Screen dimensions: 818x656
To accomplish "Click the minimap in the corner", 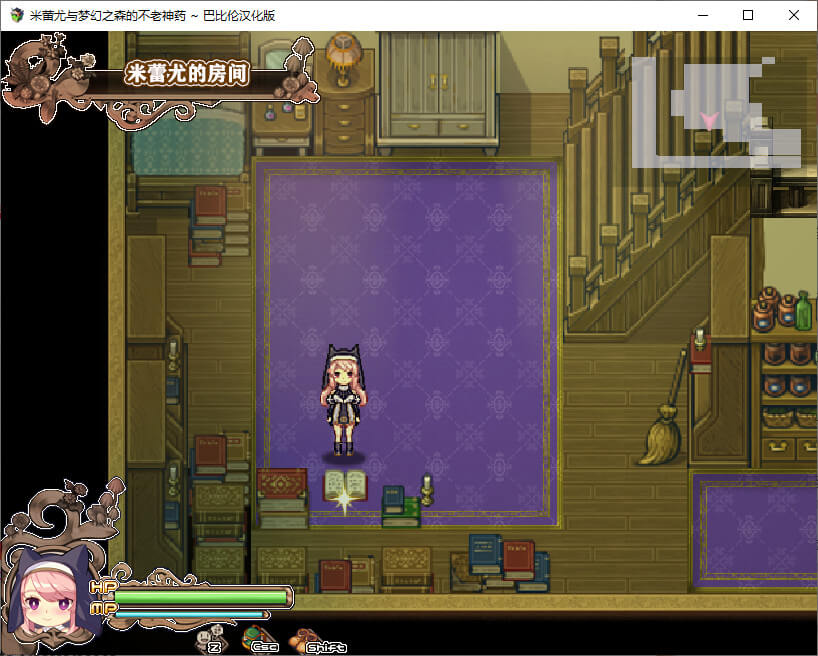I will click(x=715, y=112).
